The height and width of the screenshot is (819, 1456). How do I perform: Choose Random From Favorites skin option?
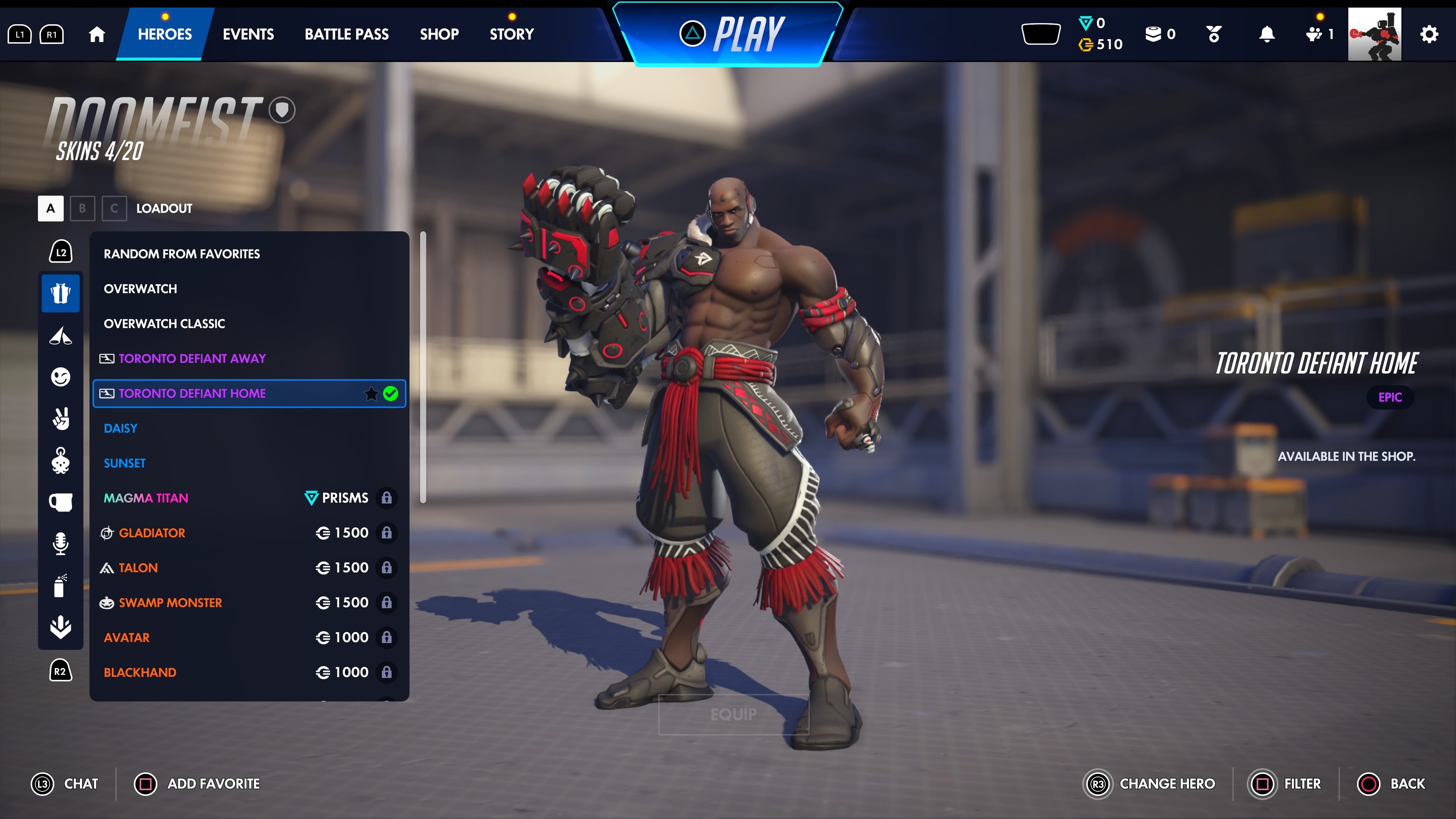coord(182,254)
